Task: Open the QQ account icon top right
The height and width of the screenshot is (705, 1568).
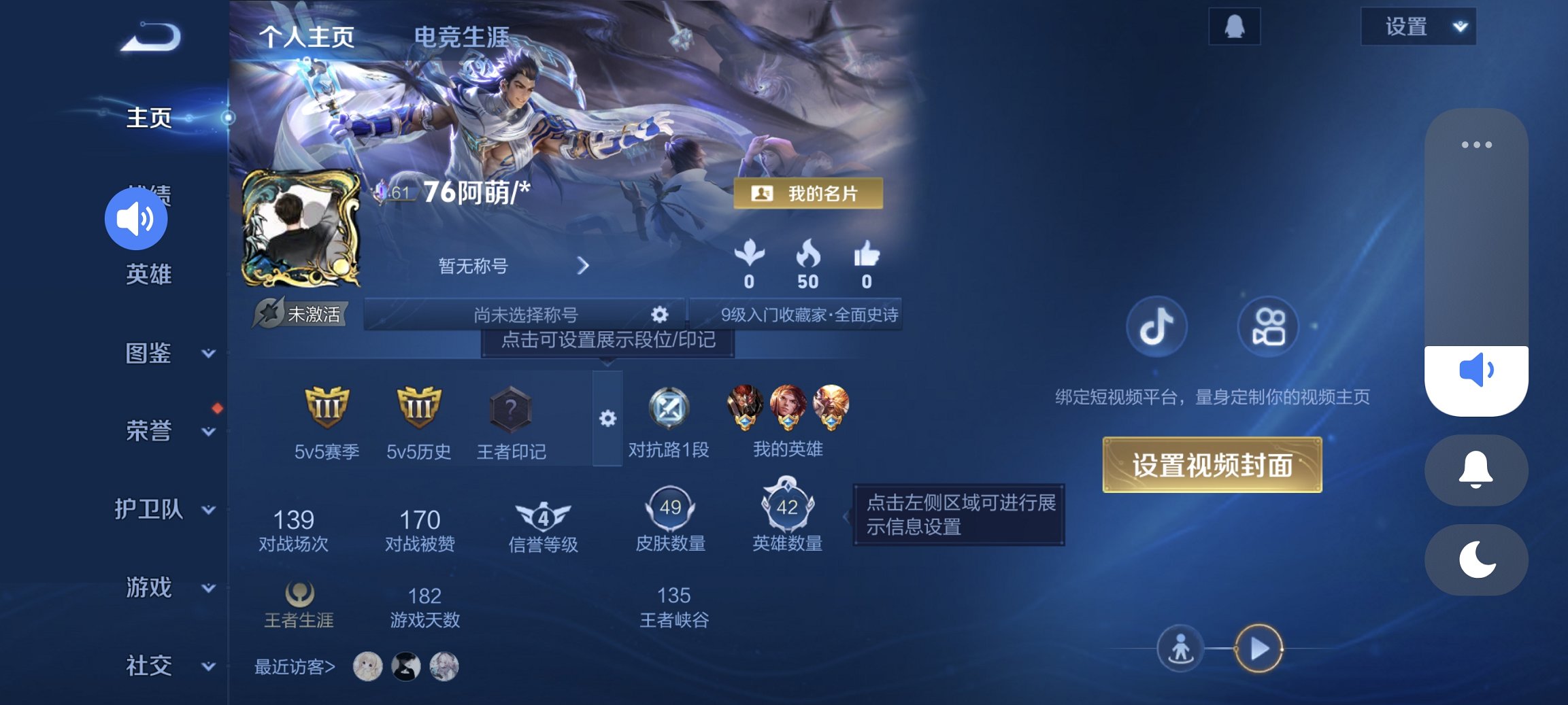Action: [x=1234, y=25]
